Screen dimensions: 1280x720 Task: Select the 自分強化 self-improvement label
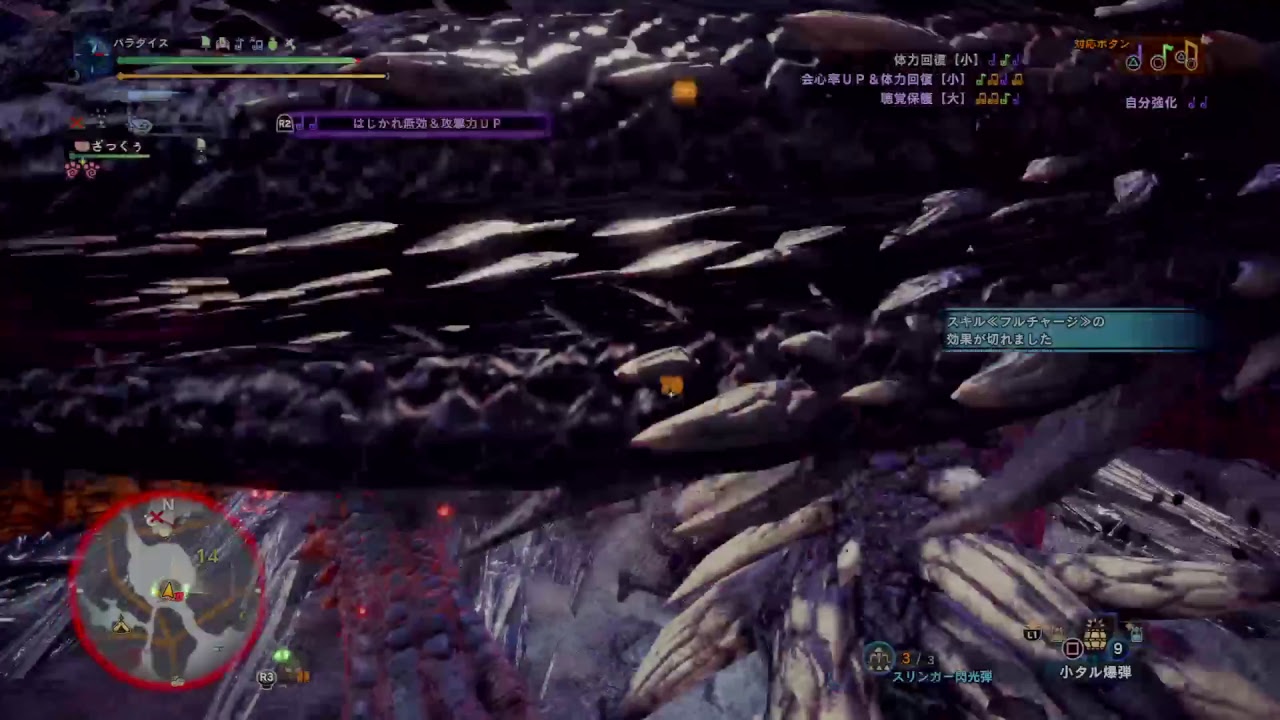(x=1151, y=101)
